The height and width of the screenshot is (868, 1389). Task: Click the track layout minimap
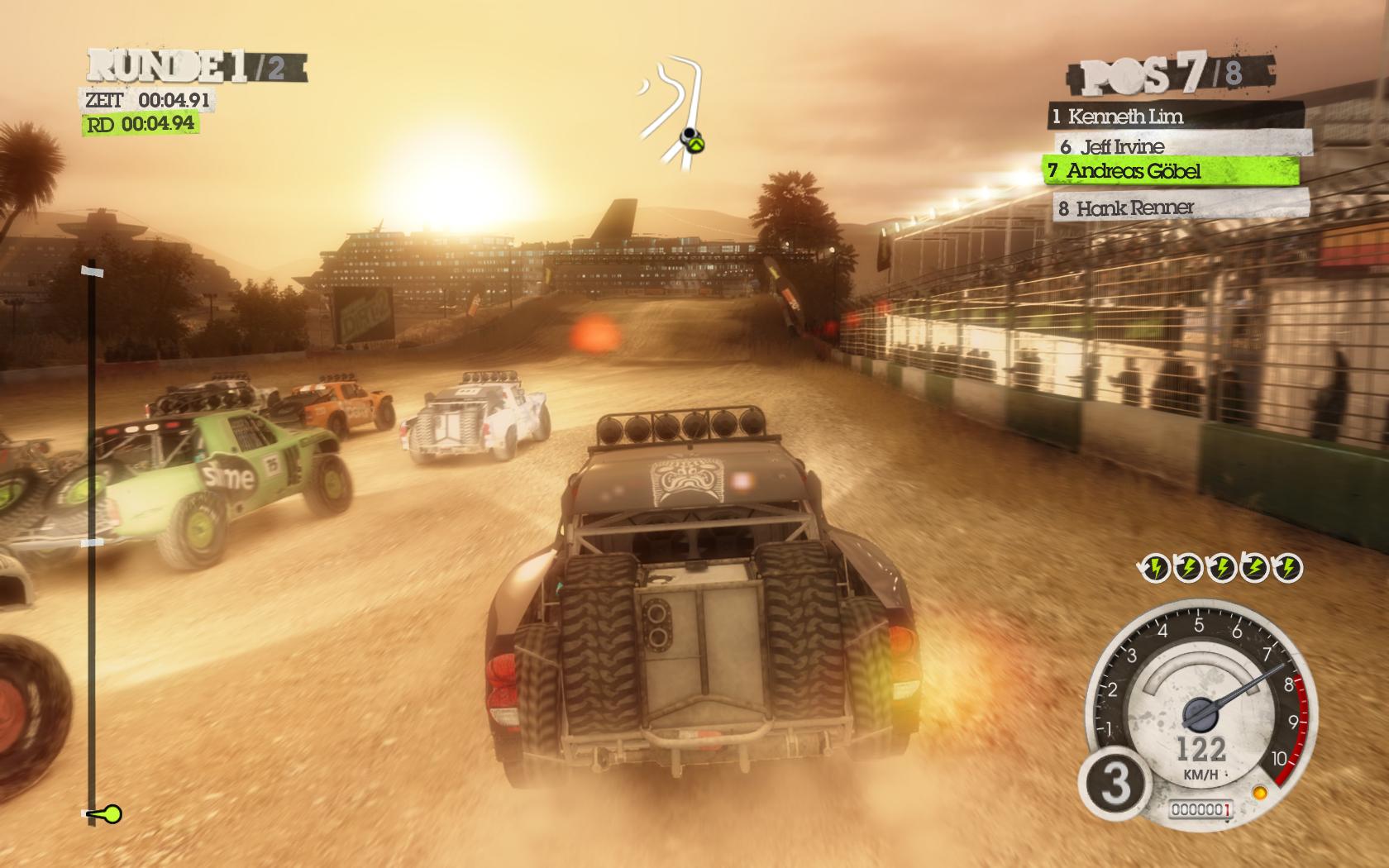pyautogui.click(x=675, y=112)
